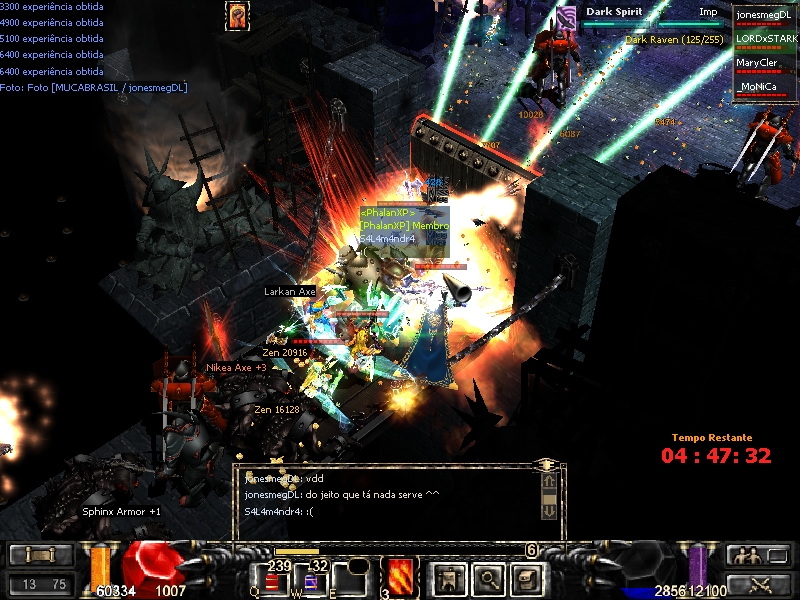The width and height of the screenshot is (800, 600).
Task: Click the magnifying glass button
Action: click(x=487, y=577)
